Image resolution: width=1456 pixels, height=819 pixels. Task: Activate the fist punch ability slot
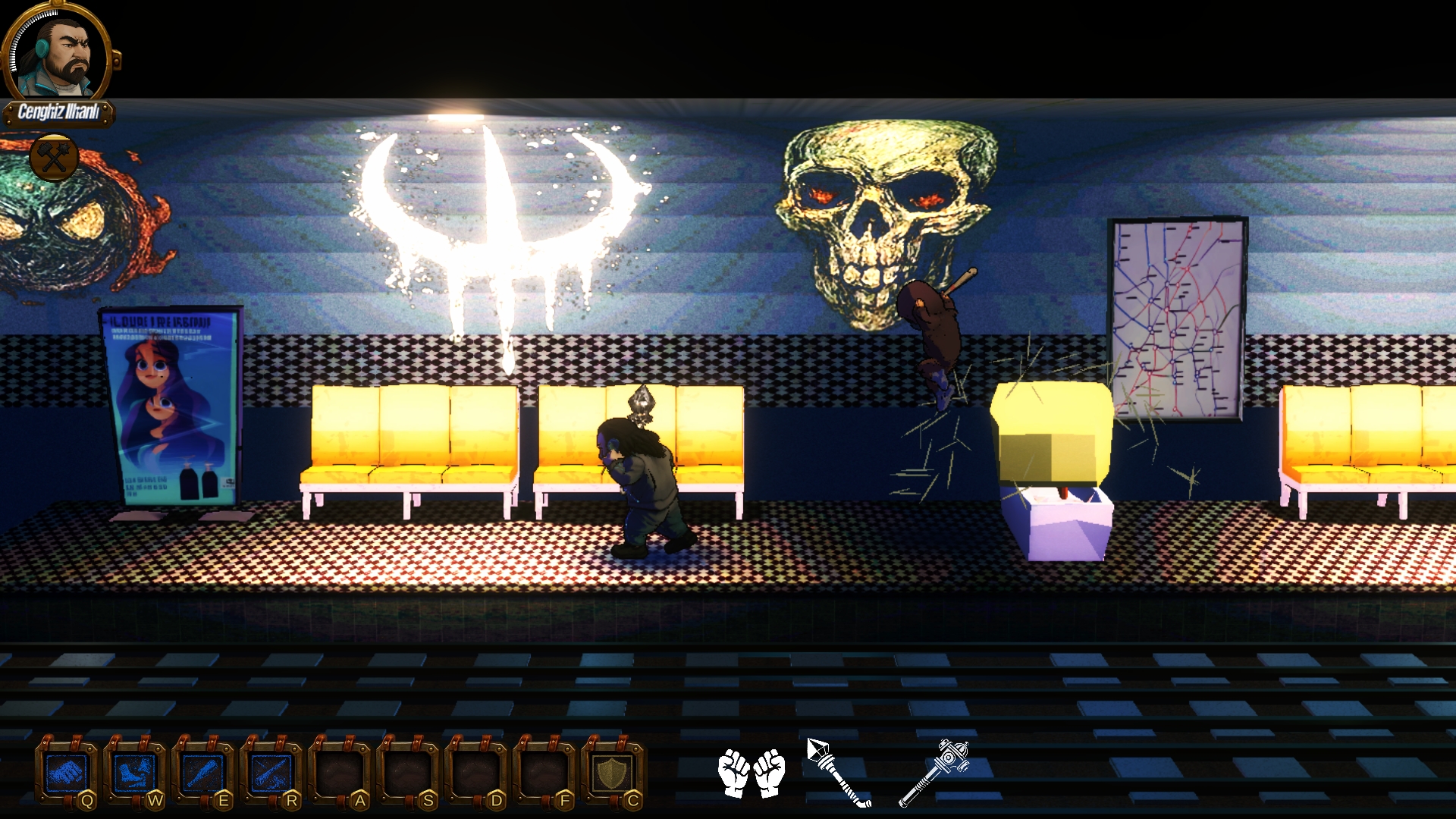(67, 773)
